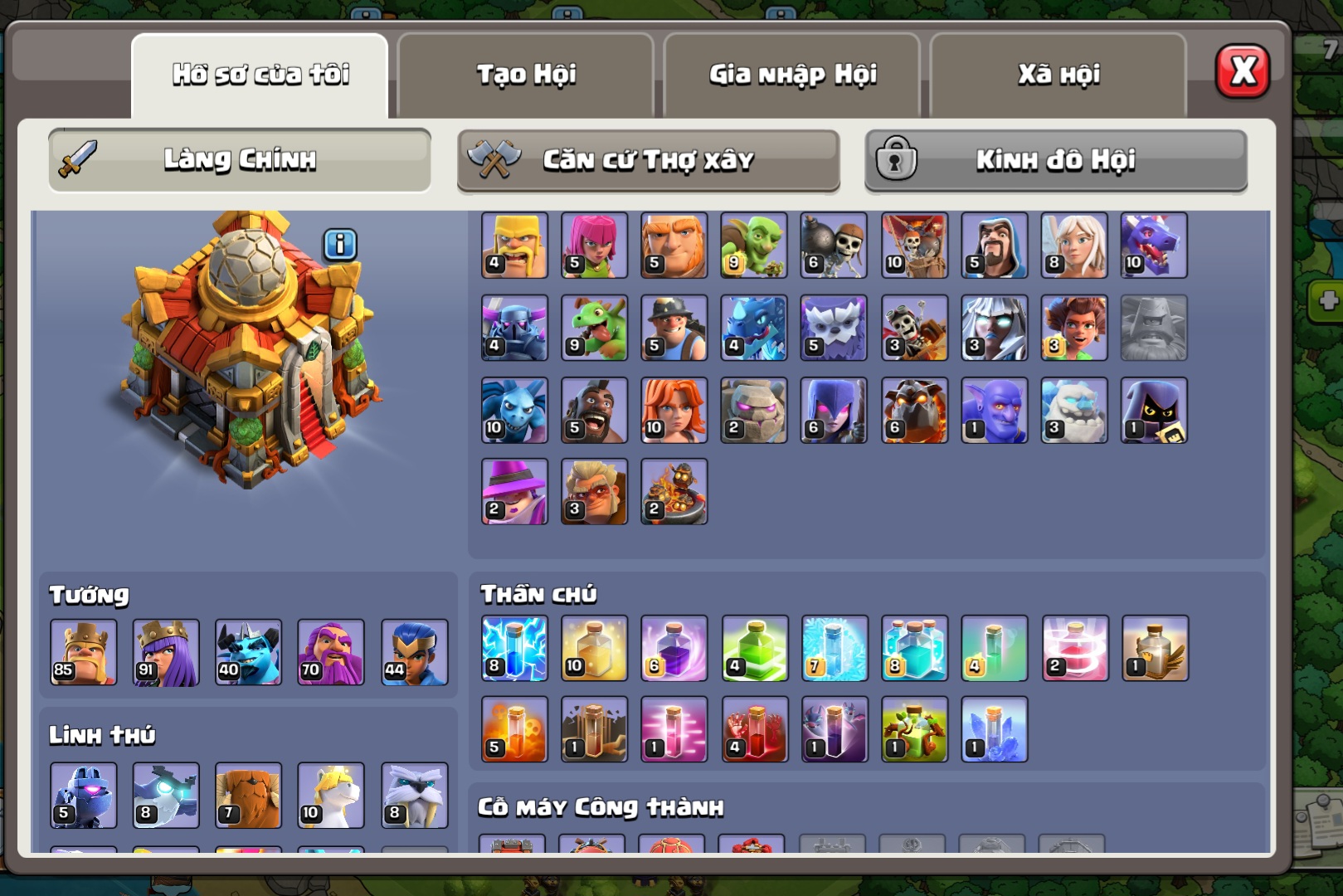Click the green Poison spell icon
1343x896 pixels.
point(754,648)
